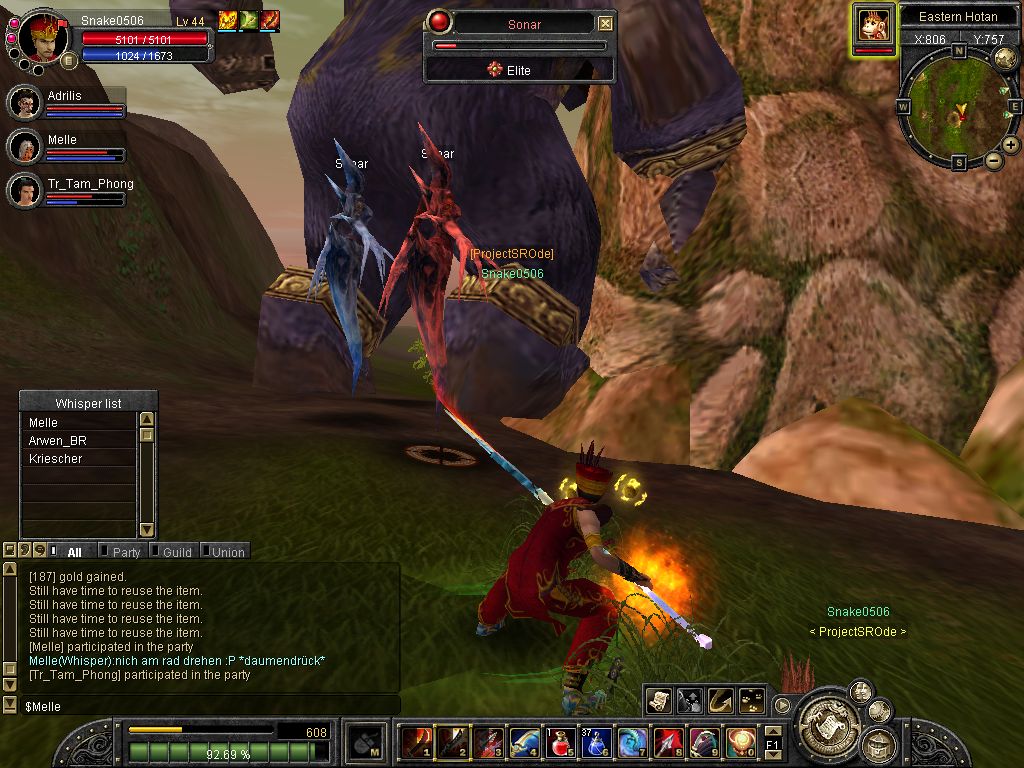Open the world map globe button
The width and height of the screenshot is (1024, 768).
pos(1005,59)
